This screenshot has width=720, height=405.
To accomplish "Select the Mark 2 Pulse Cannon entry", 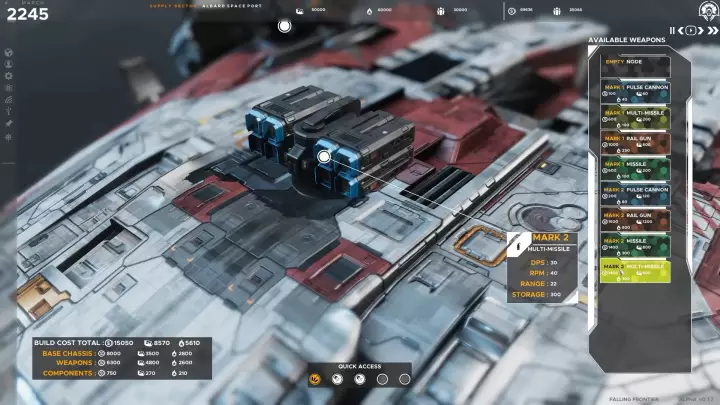I will 635,195.
